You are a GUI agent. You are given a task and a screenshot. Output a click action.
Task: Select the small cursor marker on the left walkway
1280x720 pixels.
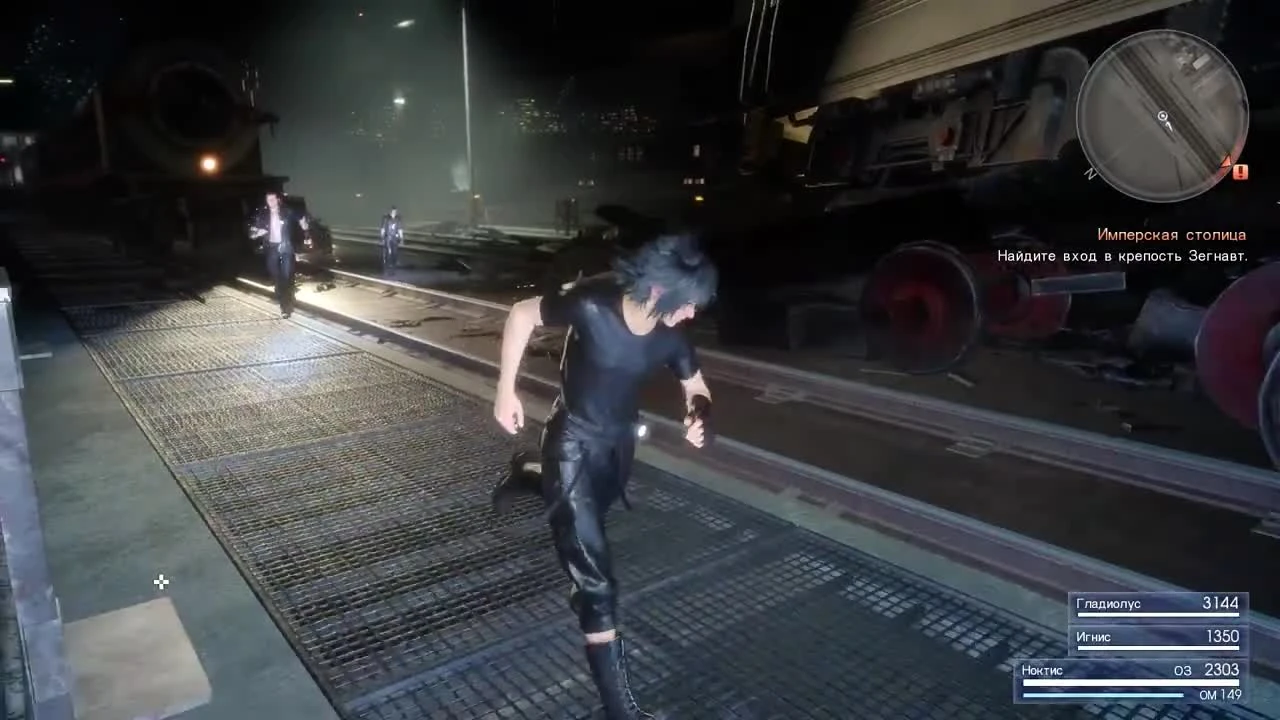tap(161, 582)
